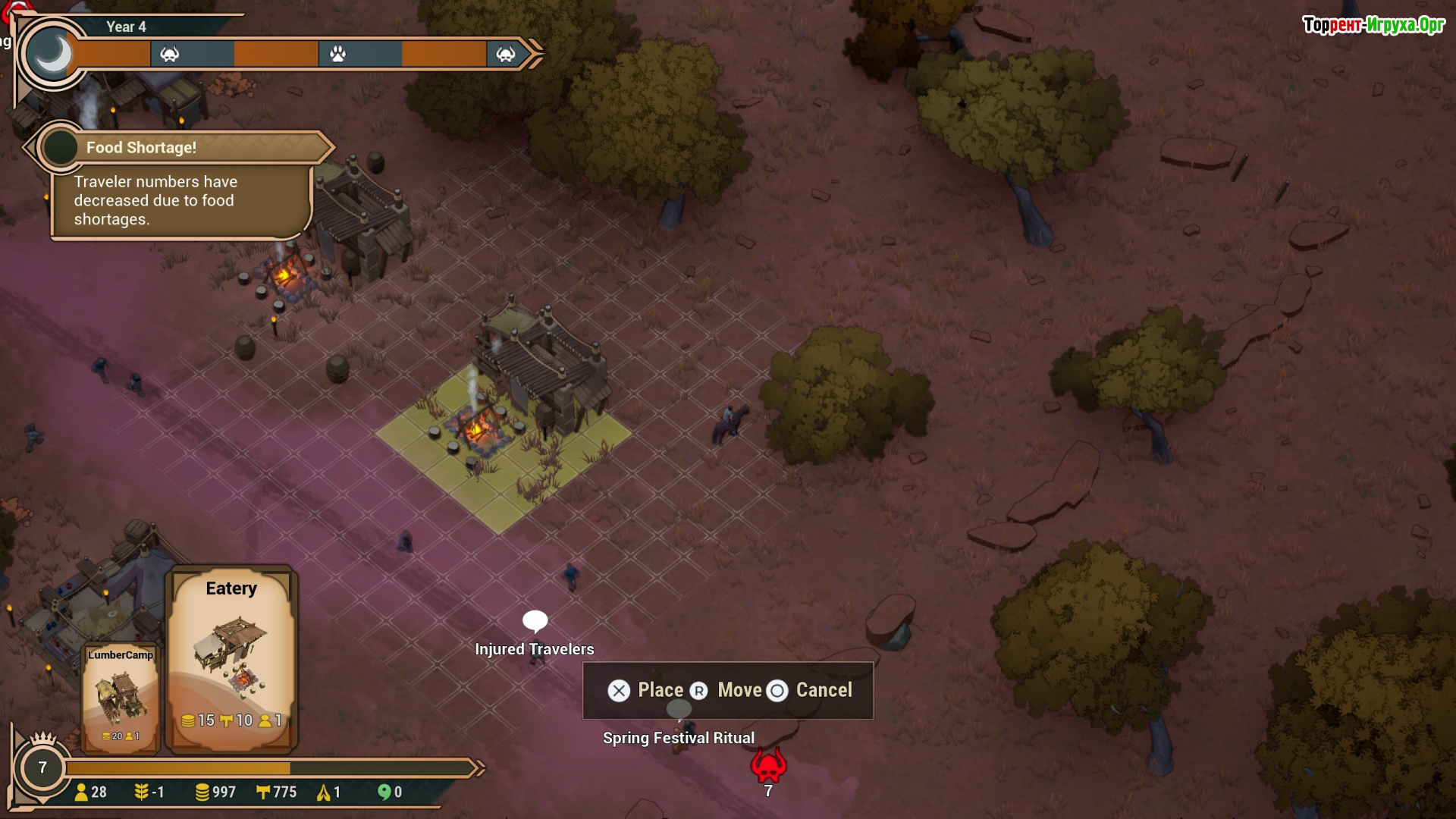The height and width of the screenshot is (819, 1456).
Task: Click the moon season emblem
Action: click(x=52, y=55)
